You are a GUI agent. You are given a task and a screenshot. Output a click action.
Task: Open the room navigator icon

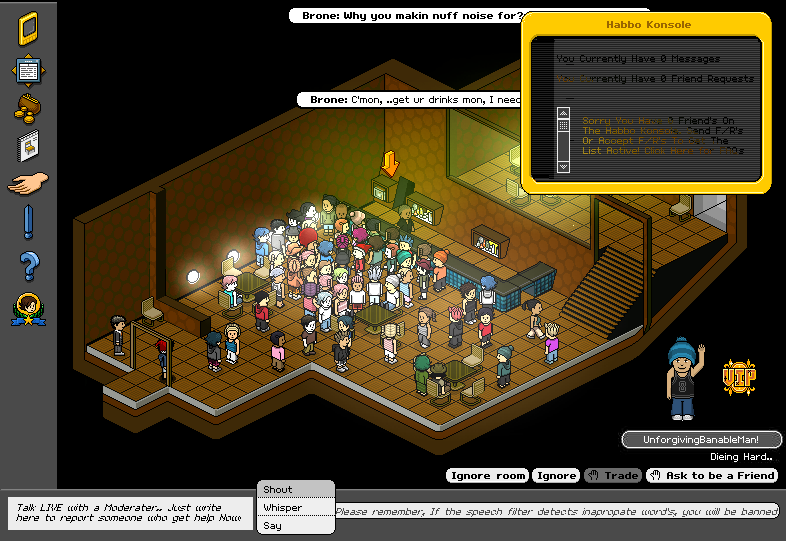27,71
